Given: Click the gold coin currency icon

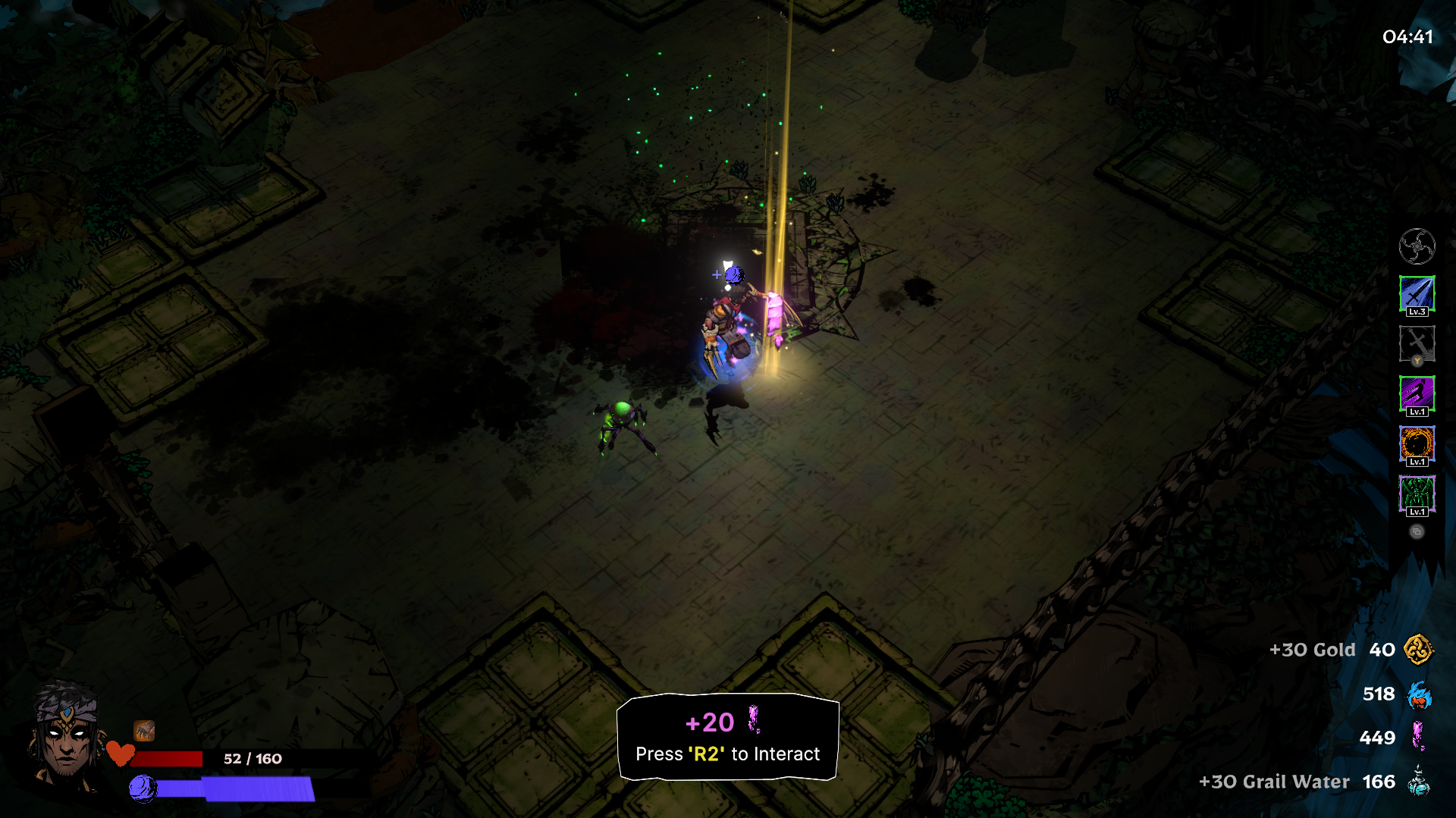Looking at the screenshot, I should click(x=1418, y=650).
